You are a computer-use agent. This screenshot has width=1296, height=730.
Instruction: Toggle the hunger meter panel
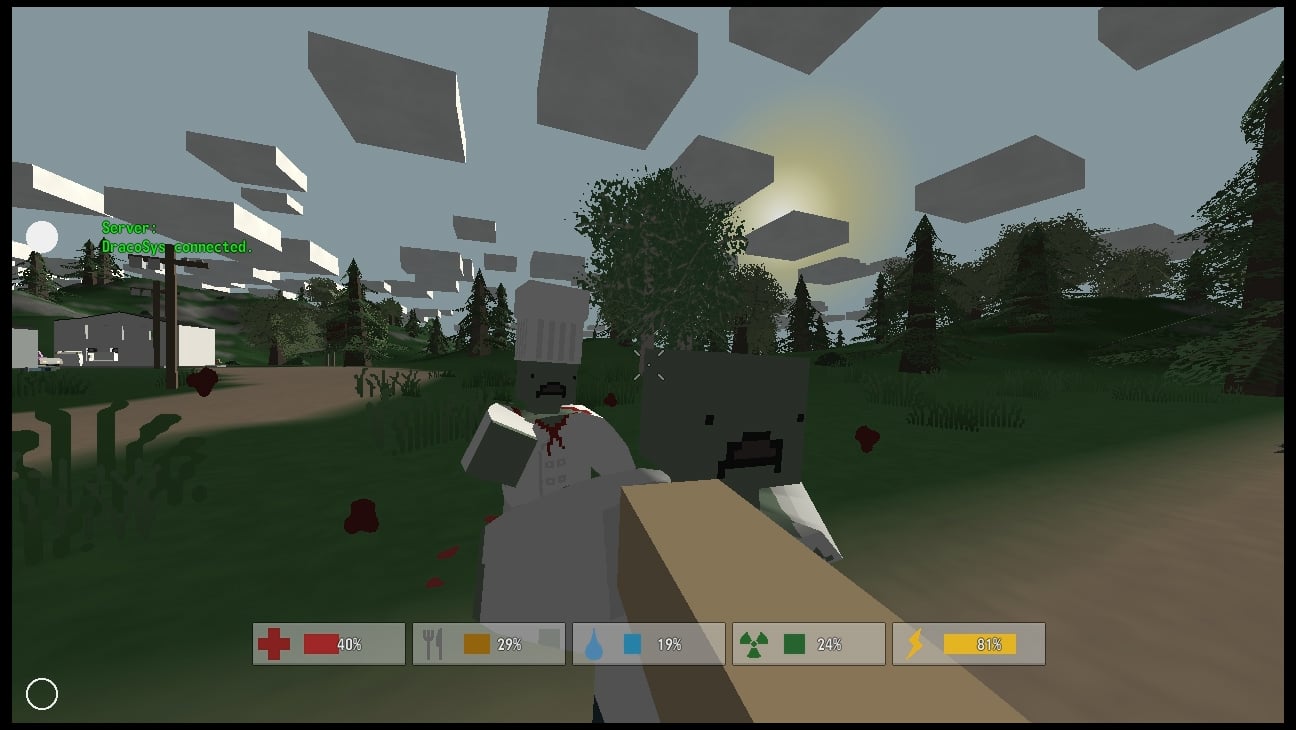coord(488,643)
